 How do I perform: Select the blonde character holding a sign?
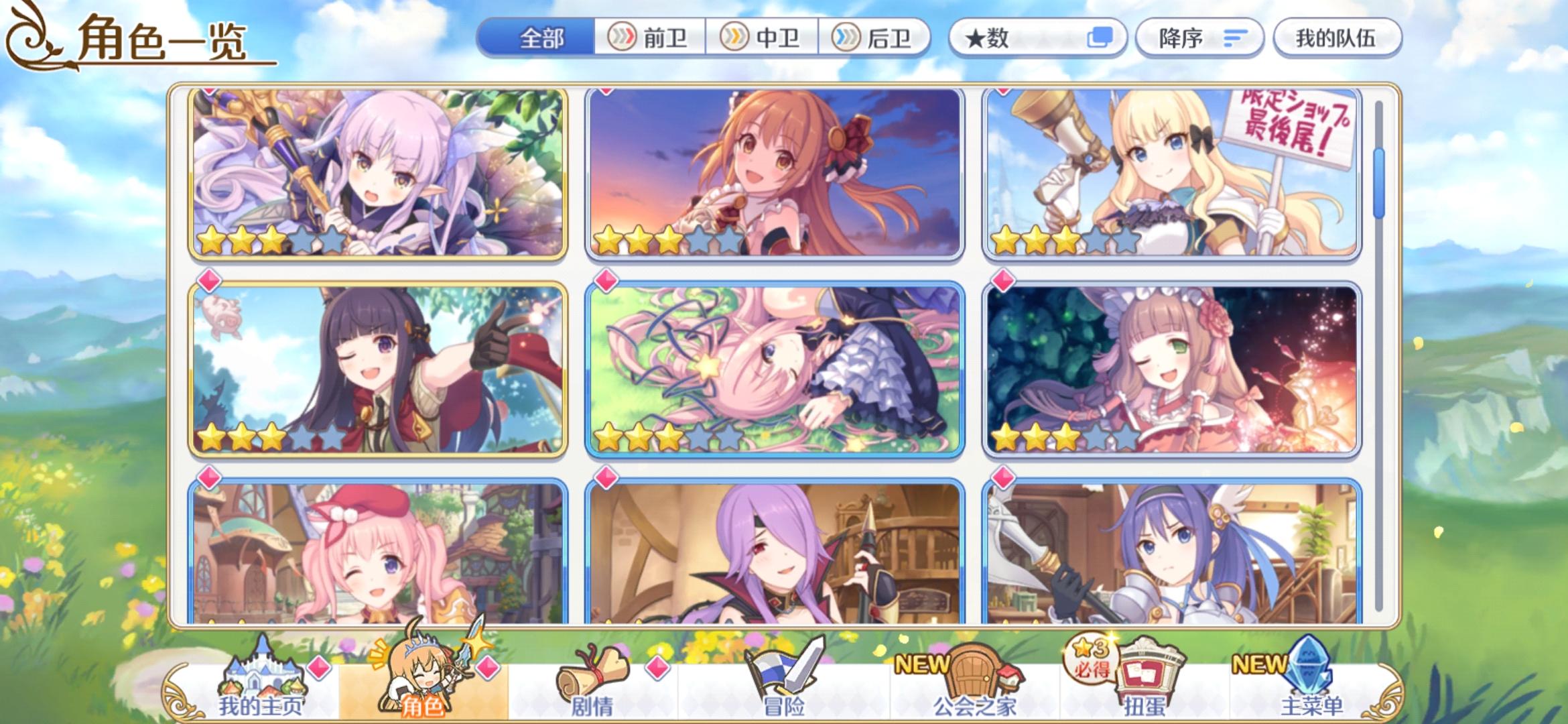pos(1176,174)
